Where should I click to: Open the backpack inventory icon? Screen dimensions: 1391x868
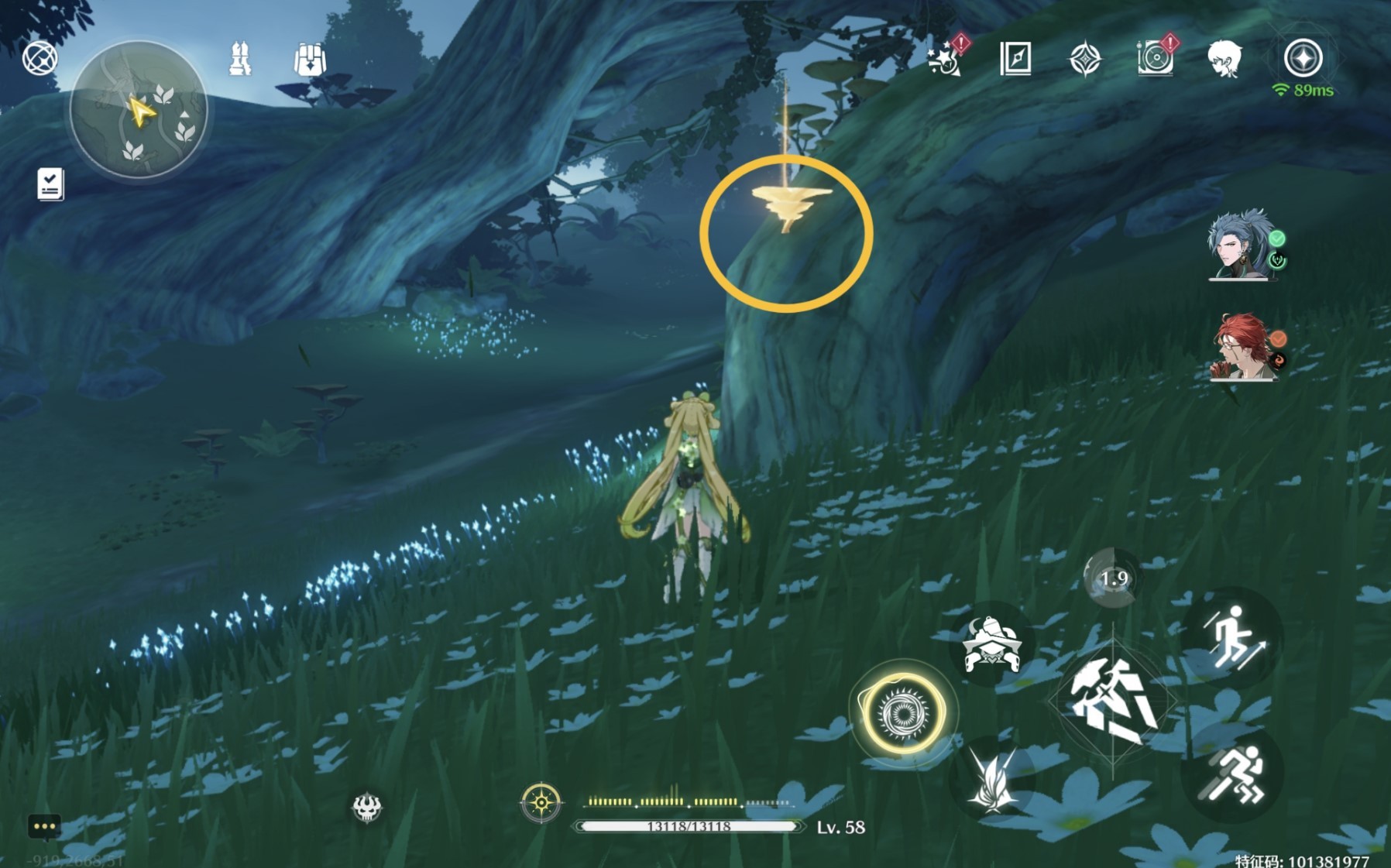click(x=310, y=59)
